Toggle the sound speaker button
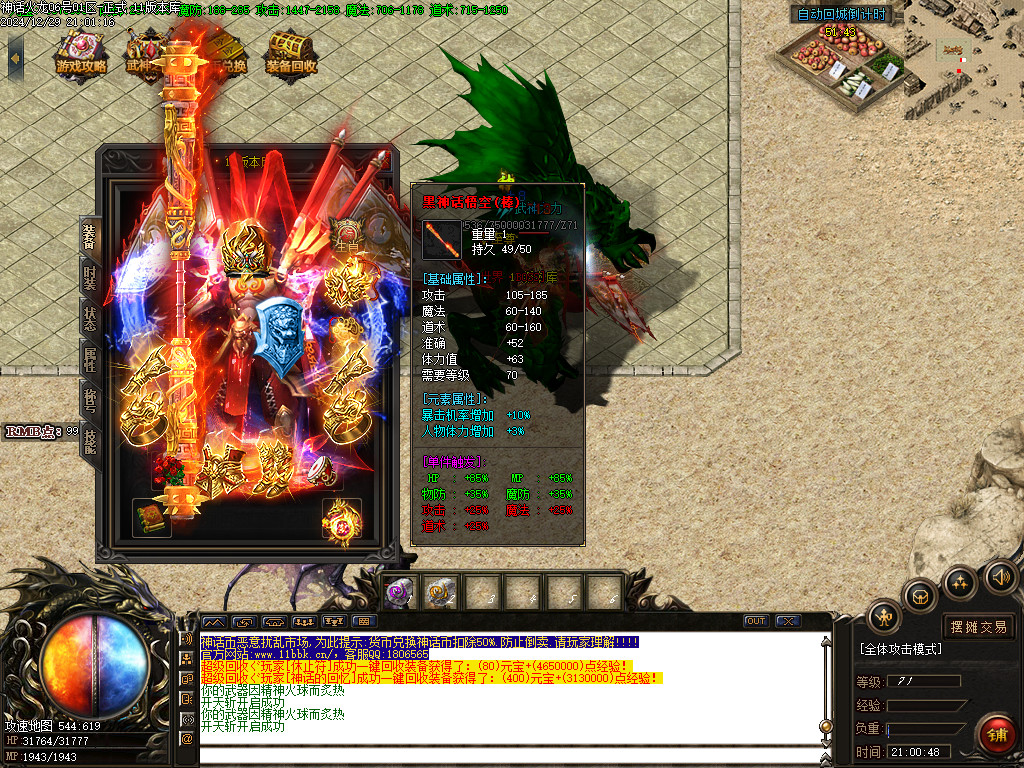The image size is (1024, 768). click(1000, 576)
